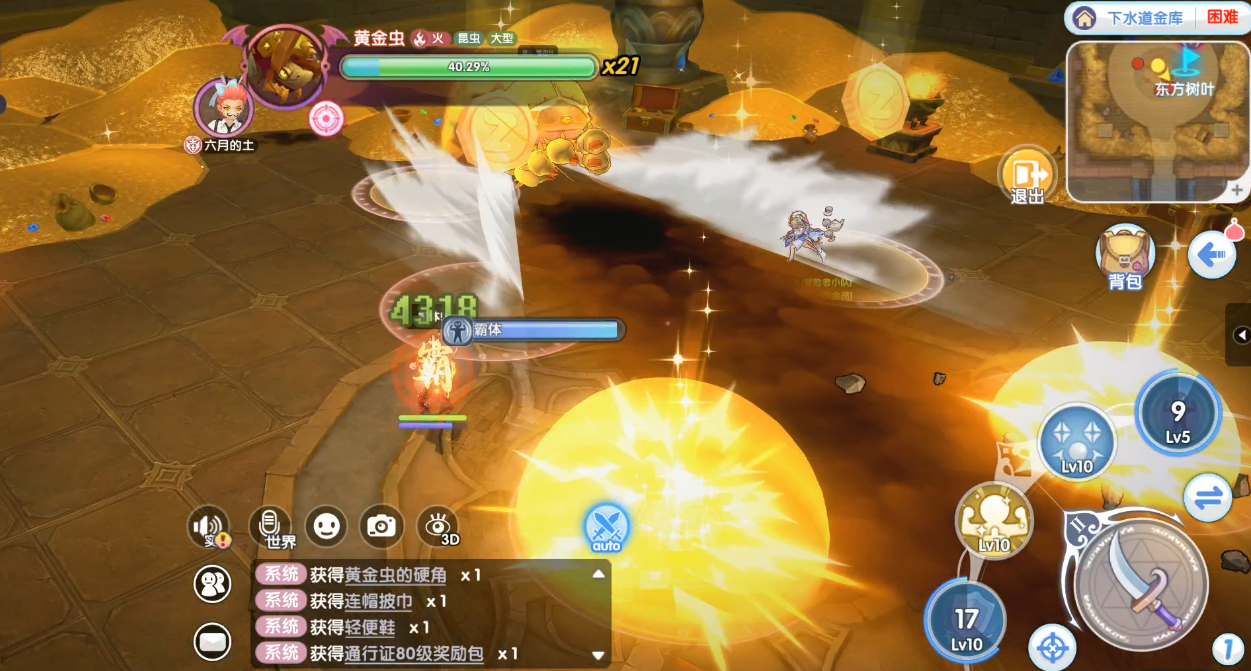Click the blue left-arrow menu button
The image size is (1251, 671).
pos(1211,255)
